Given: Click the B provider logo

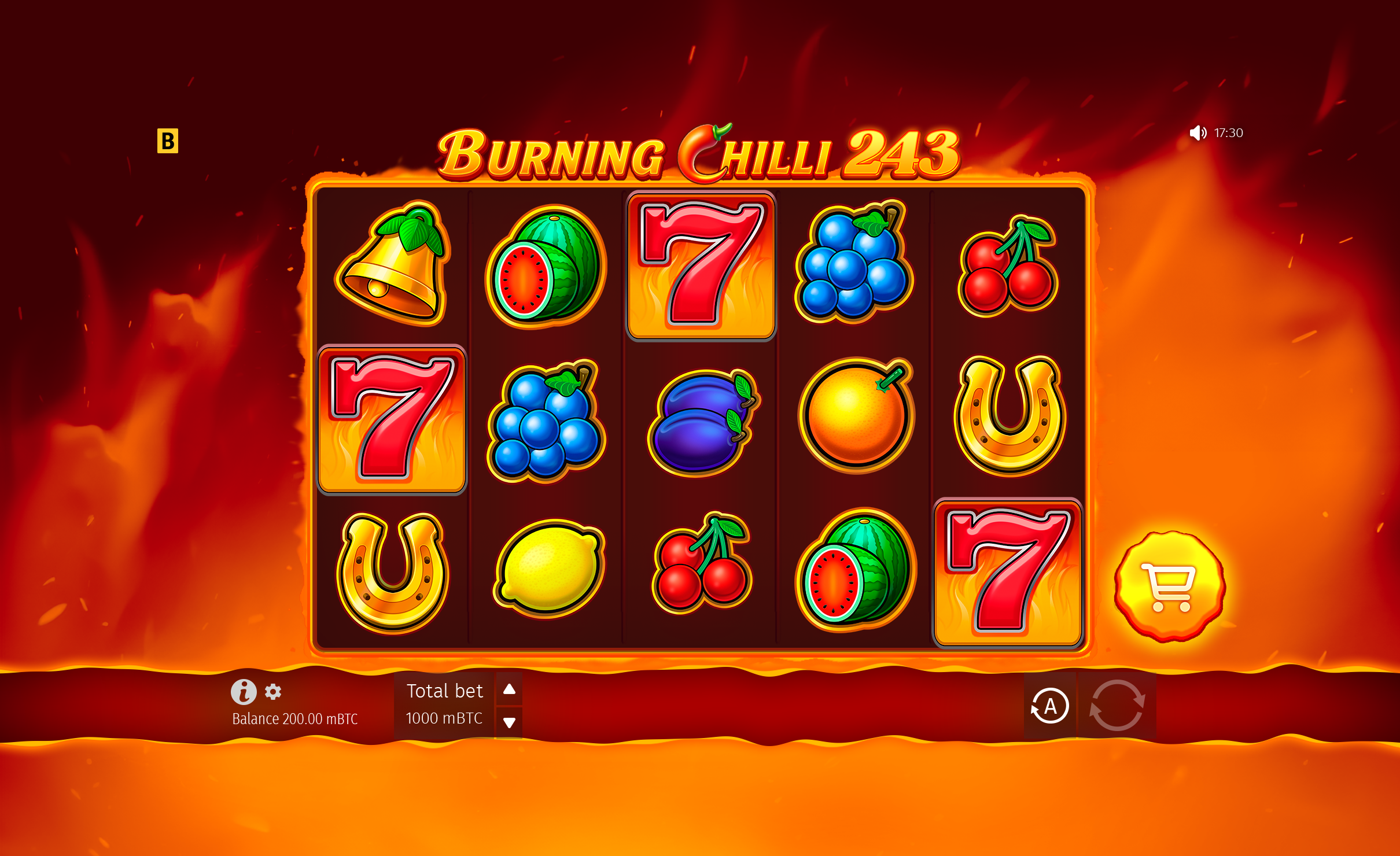Looking at the screenshot, I should [x=169, y=141].
